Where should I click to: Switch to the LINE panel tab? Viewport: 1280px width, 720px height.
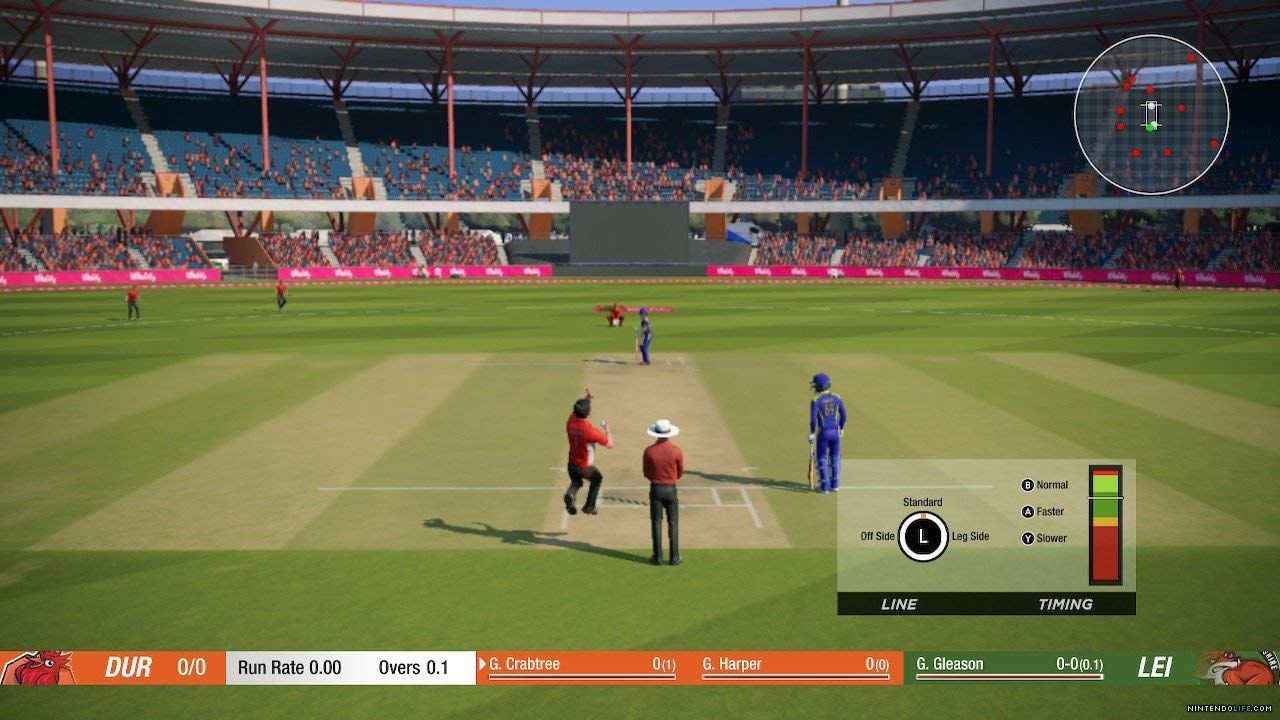click(x=901, y=604)
